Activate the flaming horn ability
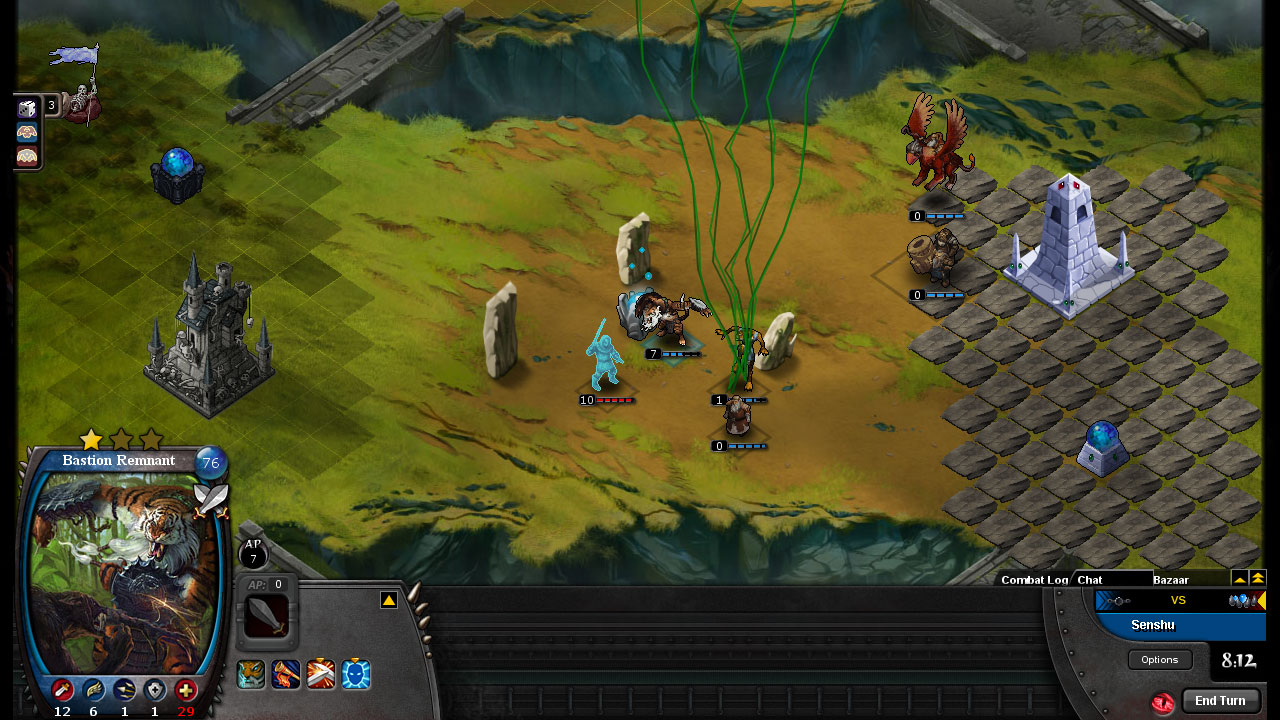 pyautogui.click(x=285, y=675)
